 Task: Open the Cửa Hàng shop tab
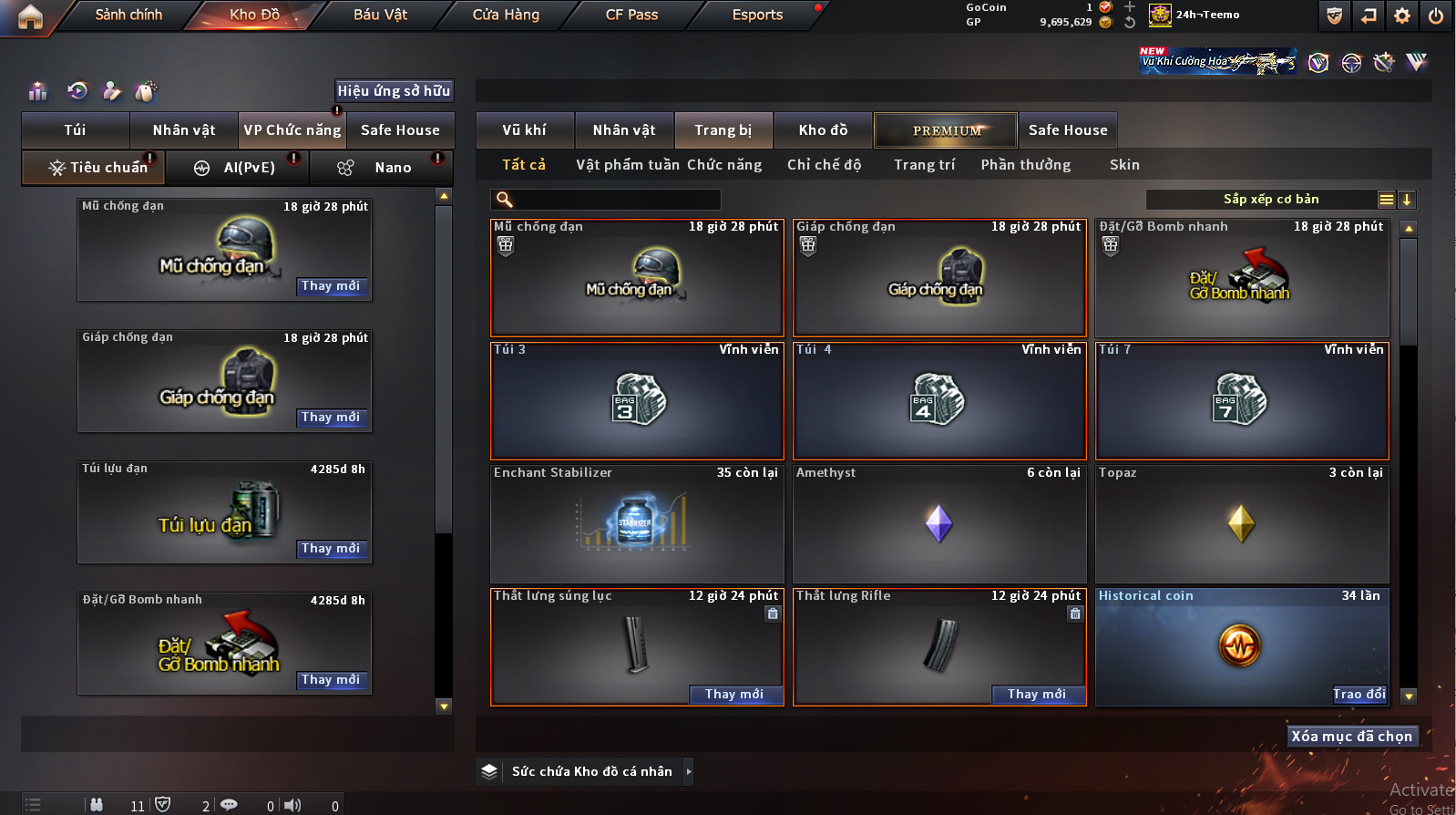[x=506, y=15]
